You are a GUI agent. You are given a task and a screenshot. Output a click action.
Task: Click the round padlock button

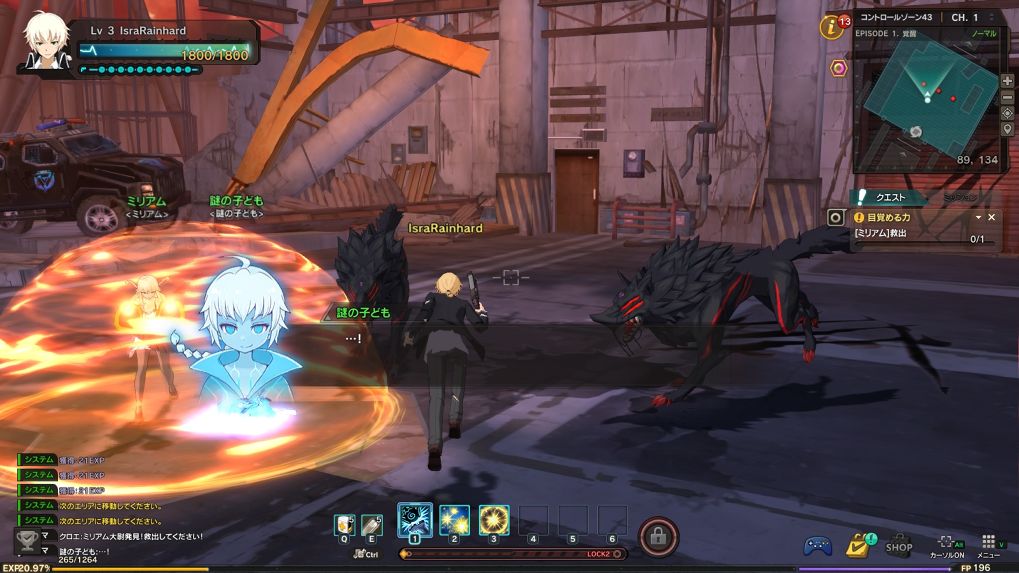click(657, 536)
